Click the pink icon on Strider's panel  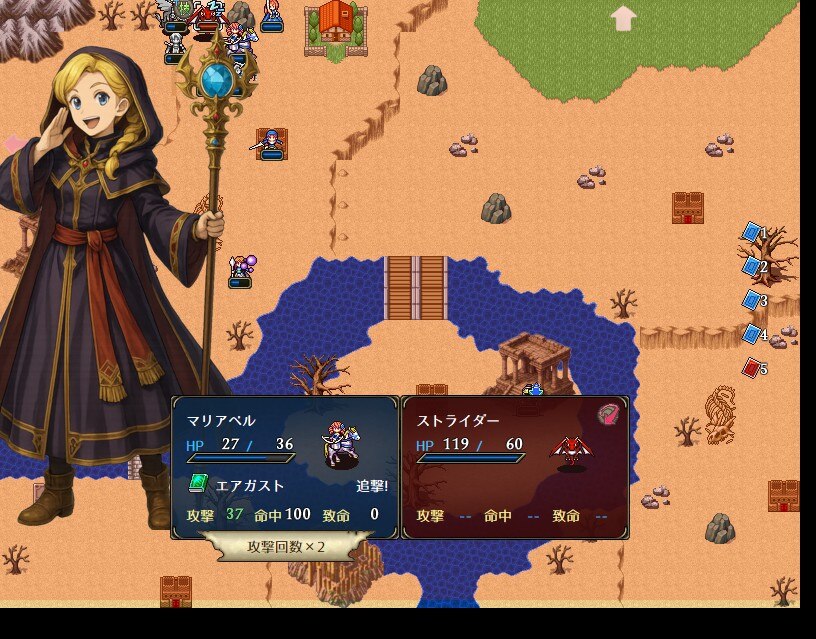coord(608,414)
